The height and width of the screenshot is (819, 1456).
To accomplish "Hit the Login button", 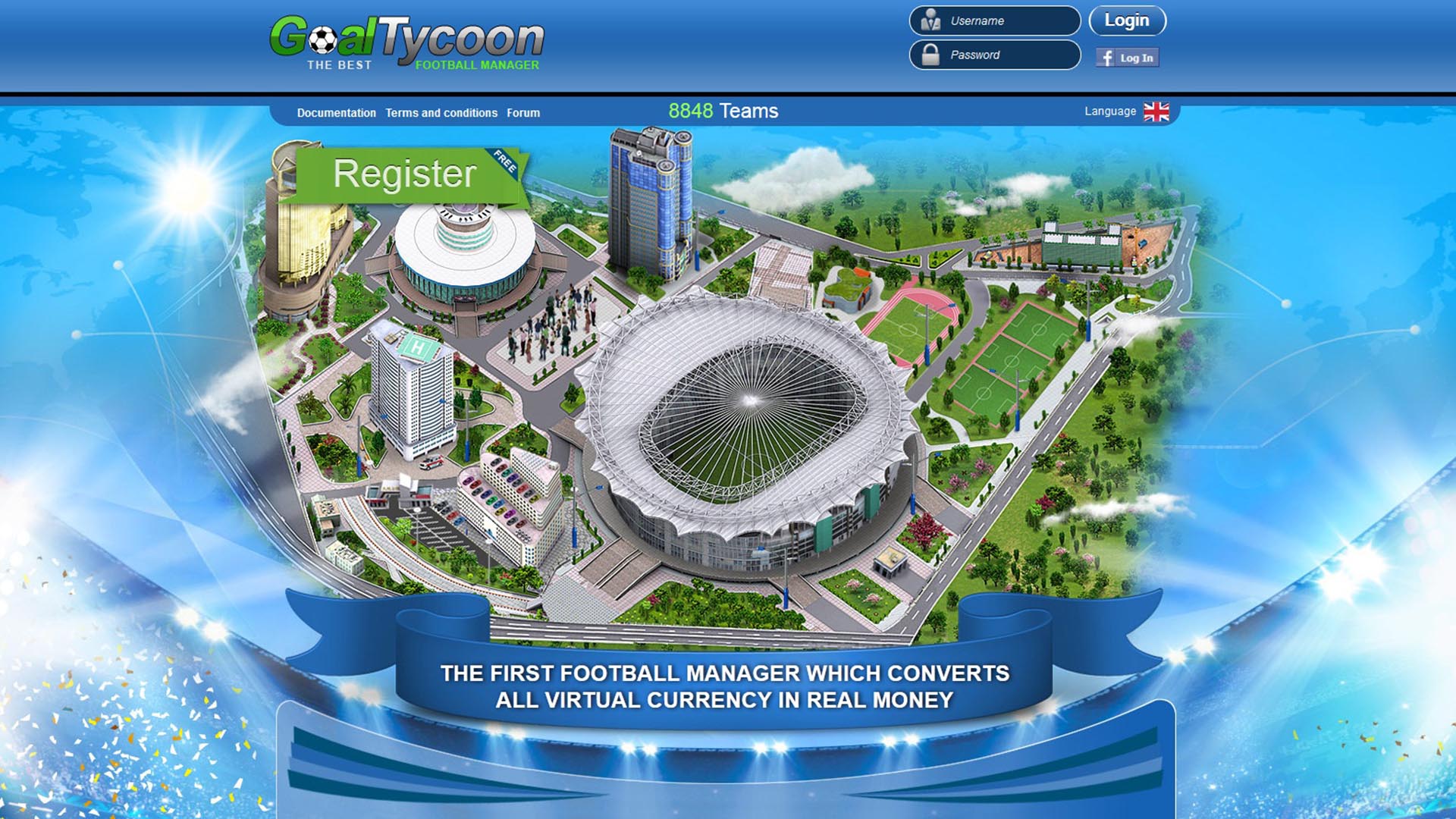I will coord(1127,21).
